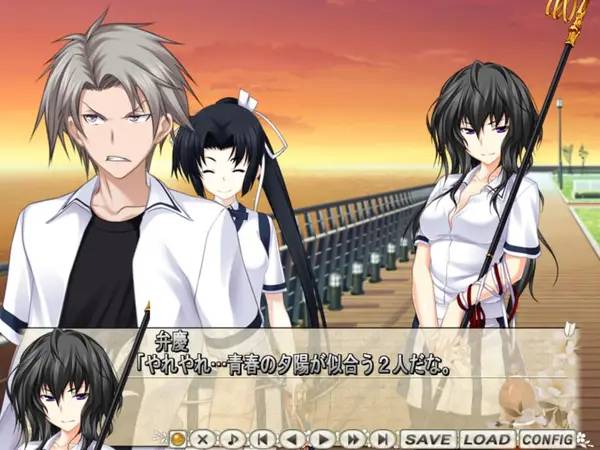Jump back with the skip-to-previous button

pos(262,439)
